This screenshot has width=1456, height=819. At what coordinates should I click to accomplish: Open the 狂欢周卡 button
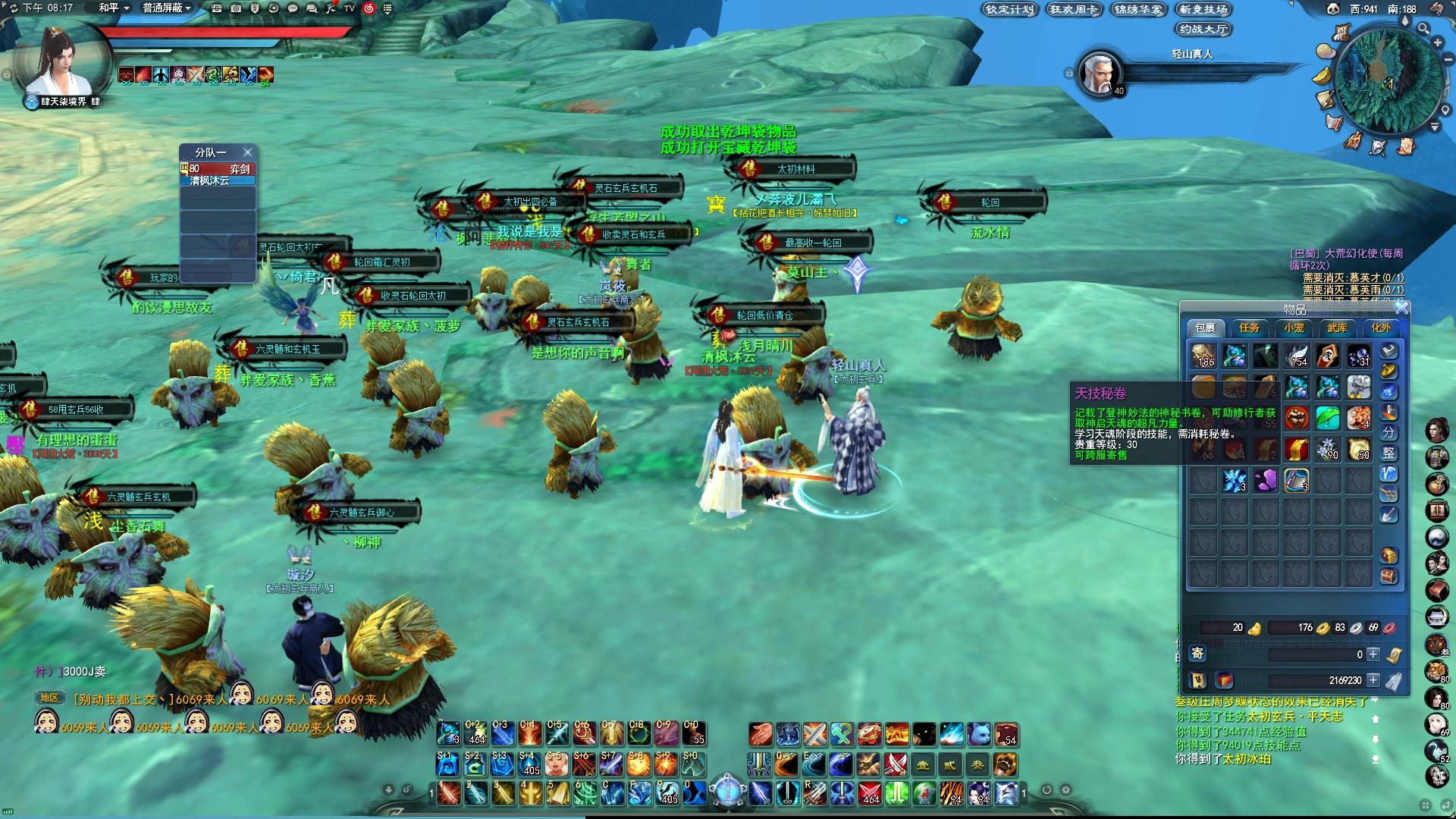[x=1074, y=9]
